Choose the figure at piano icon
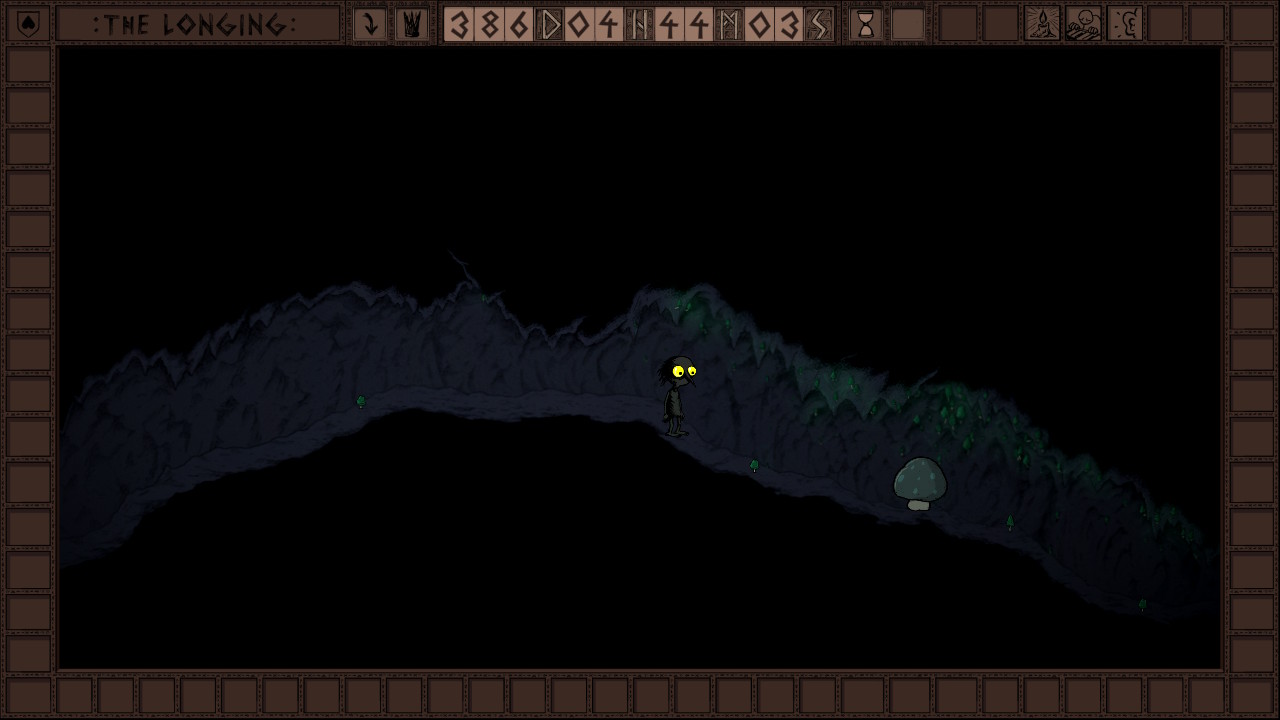The image size is (1280, 720). point(1083,24)
